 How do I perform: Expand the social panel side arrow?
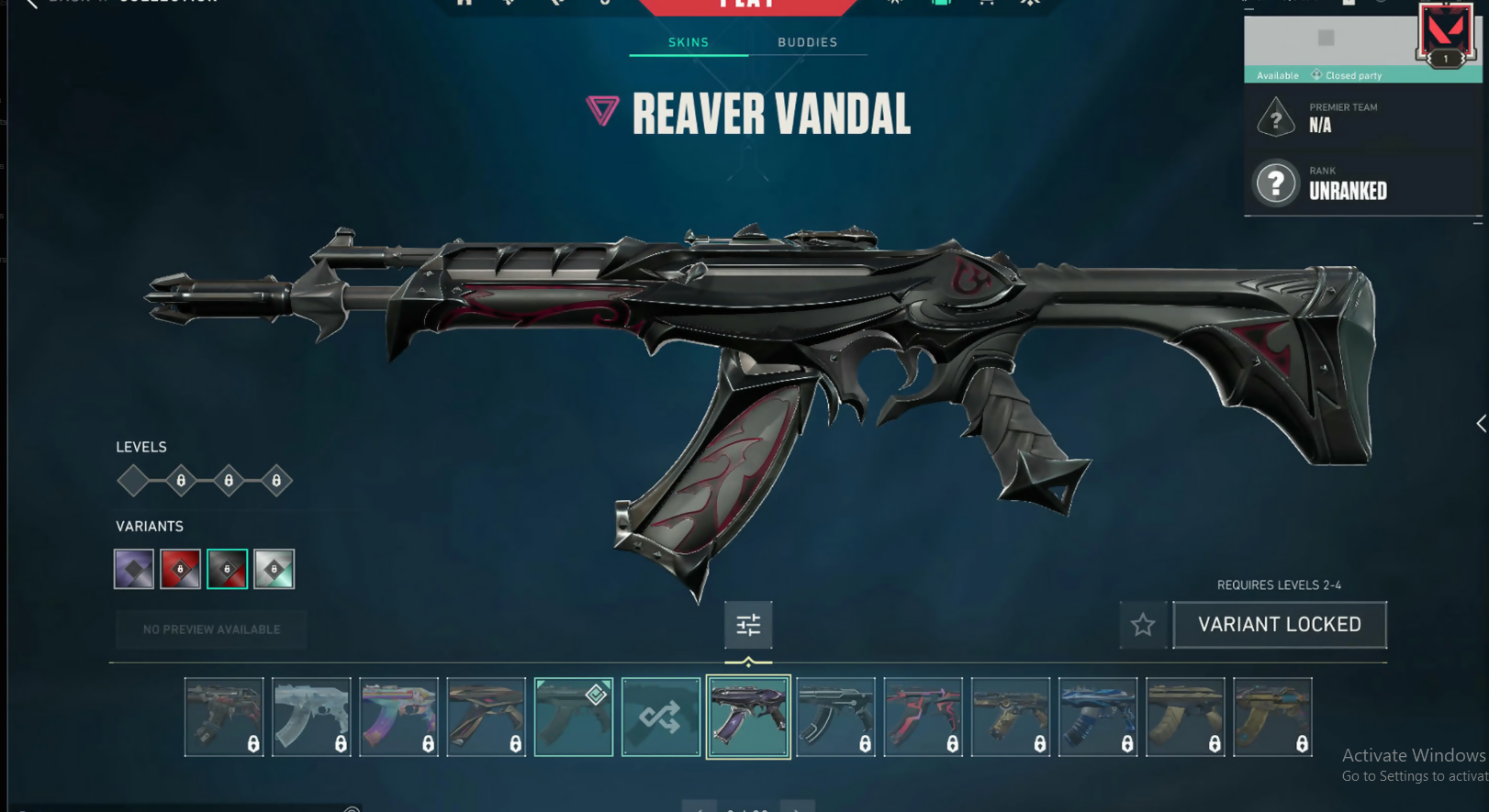[x=1480, y=423]
